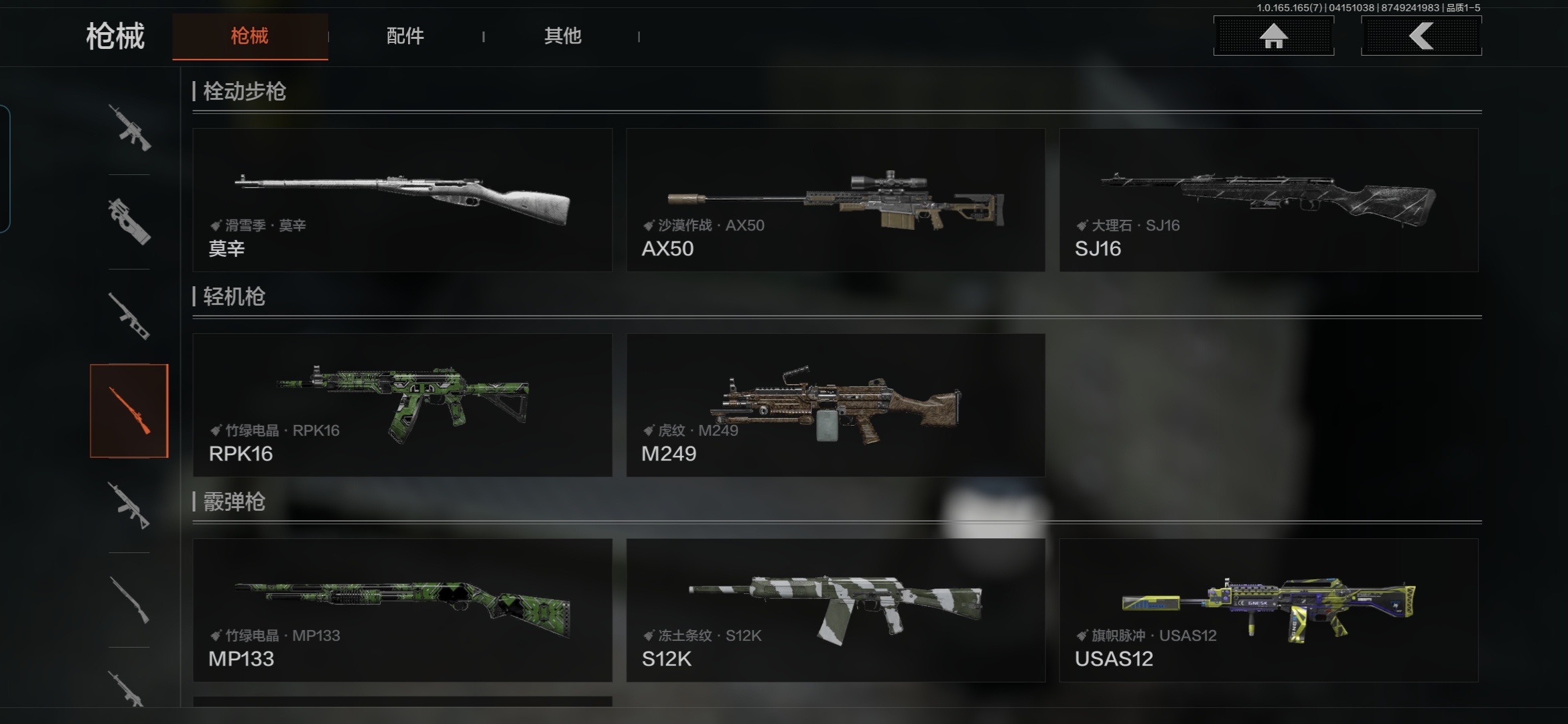Switch to the 枪械 tab
The height and width of the screenshot is (724, 1568).
click(x=249, y=36)
